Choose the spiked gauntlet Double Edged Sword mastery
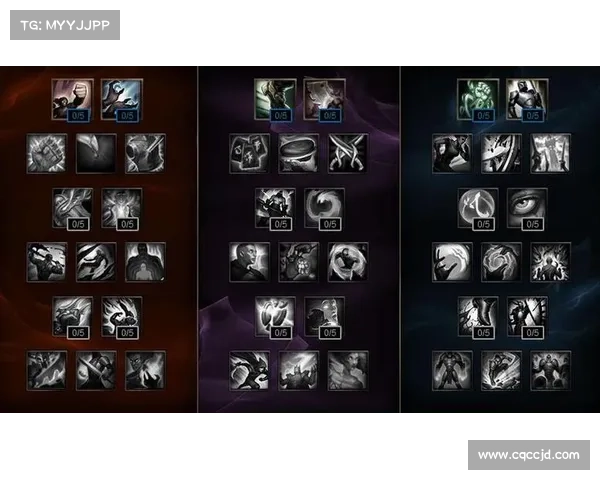The height and width of the screenshot is (480, 600). (x=47, y=153)
